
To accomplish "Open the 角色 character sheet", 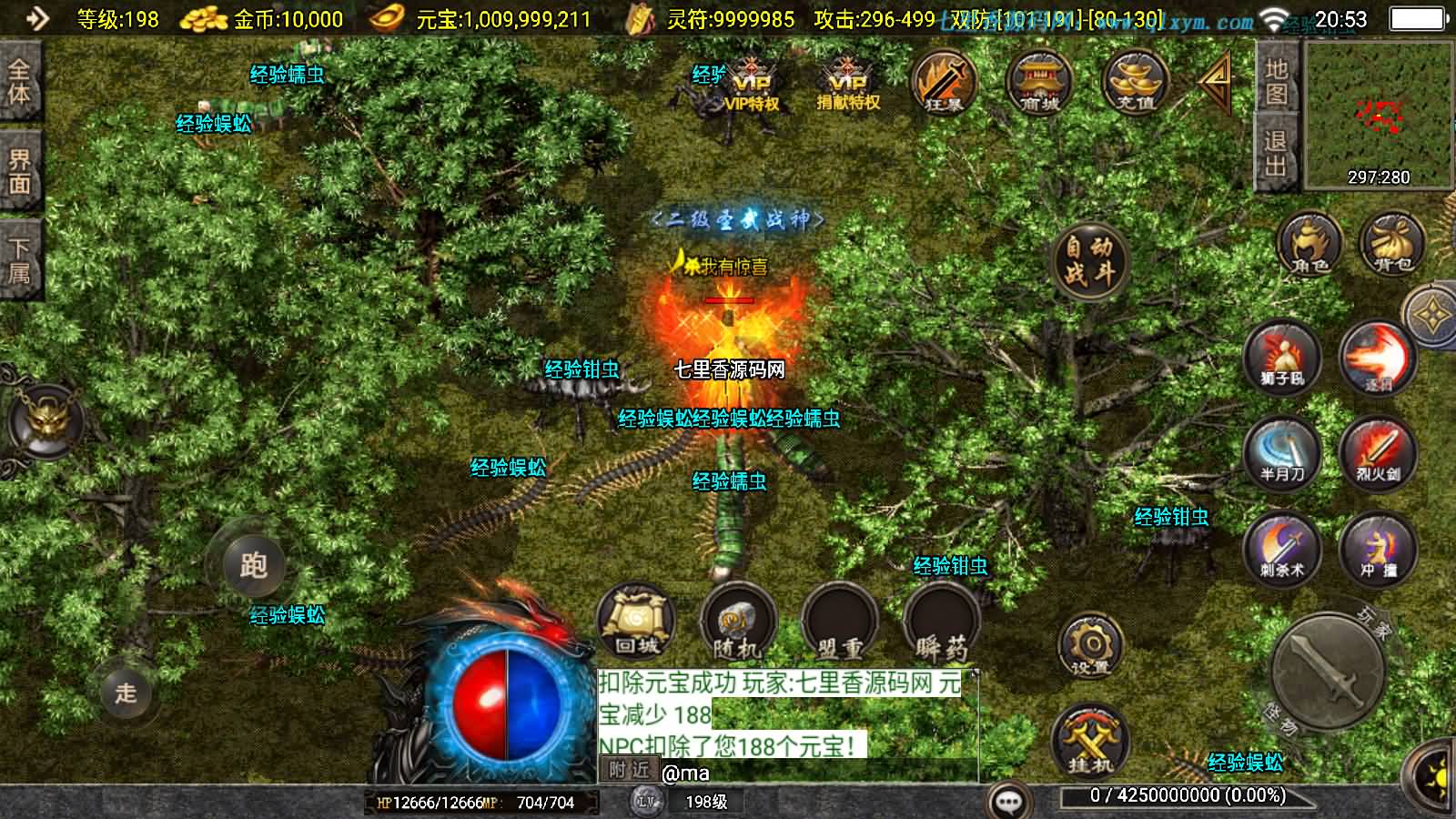I will coord(1309,246).
